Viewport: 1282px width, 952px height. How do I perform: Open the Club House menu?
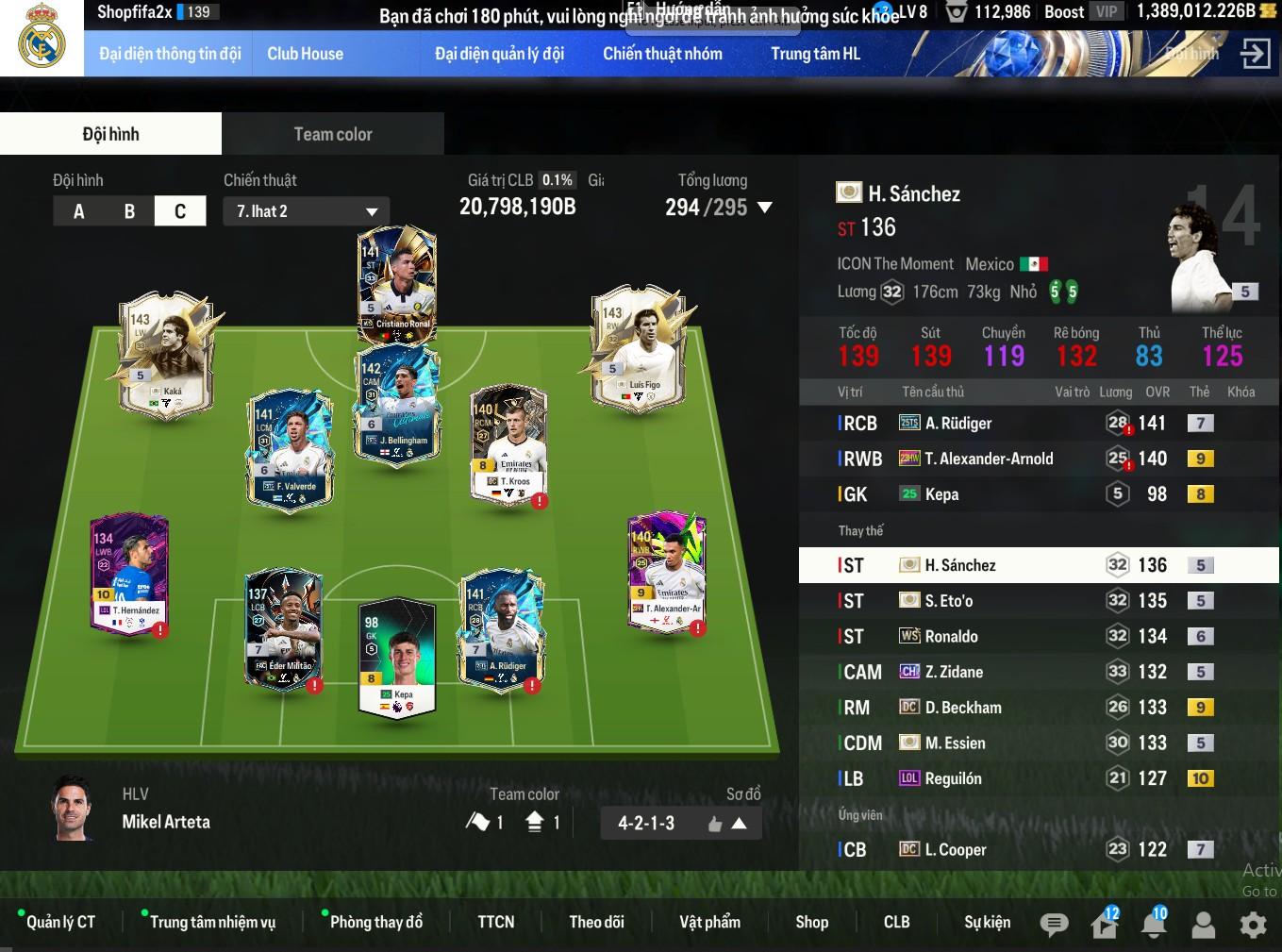[x=305, y=54]
